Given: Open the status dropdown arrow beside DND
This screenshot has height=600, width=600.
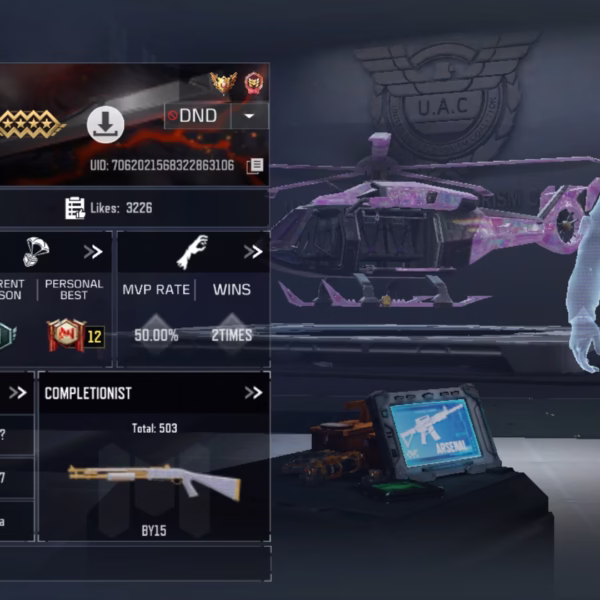Looking at the screenshot, I should pos(250,116).
